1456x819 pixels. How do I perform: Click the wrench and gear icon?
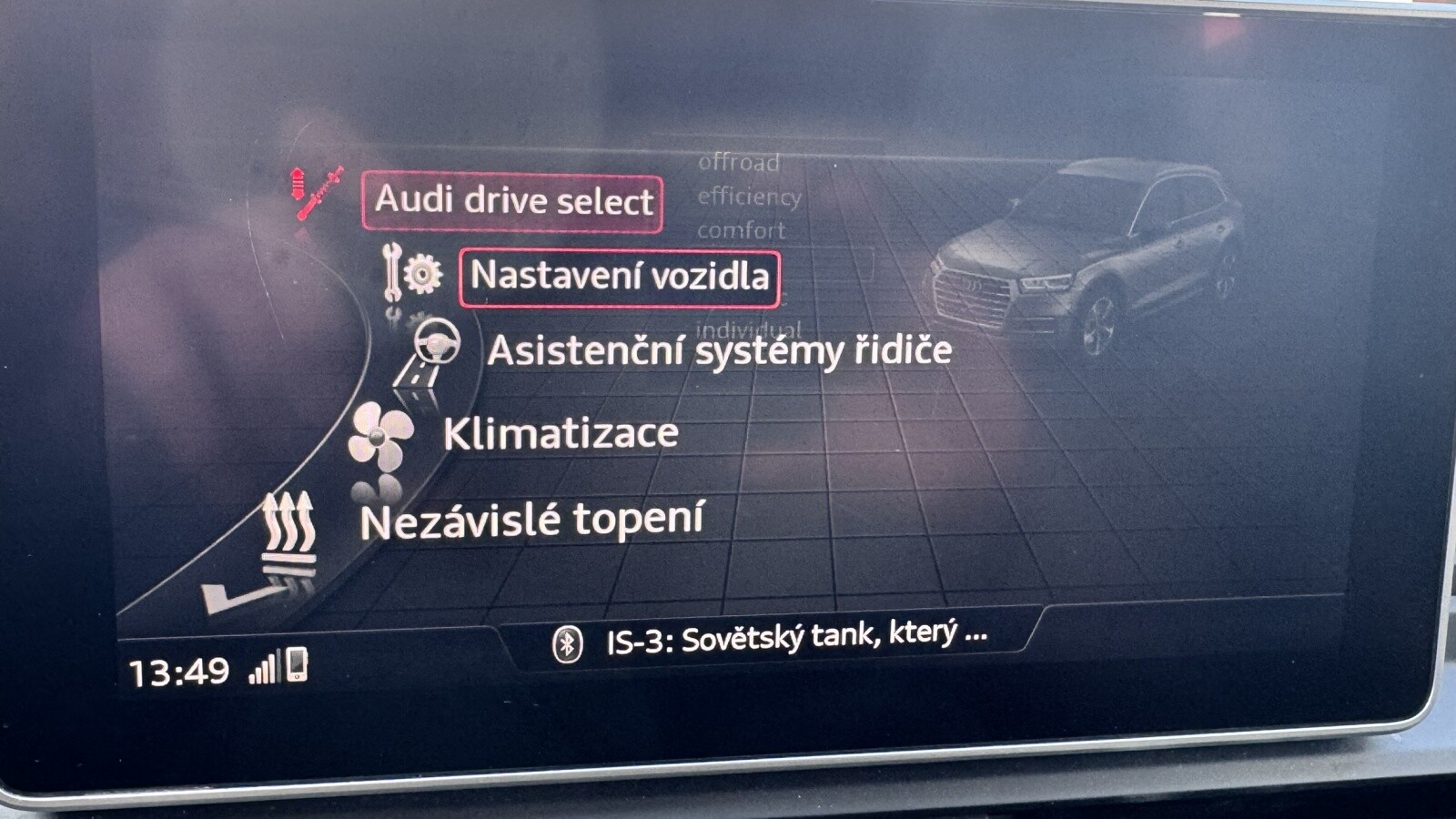point(411,272)
